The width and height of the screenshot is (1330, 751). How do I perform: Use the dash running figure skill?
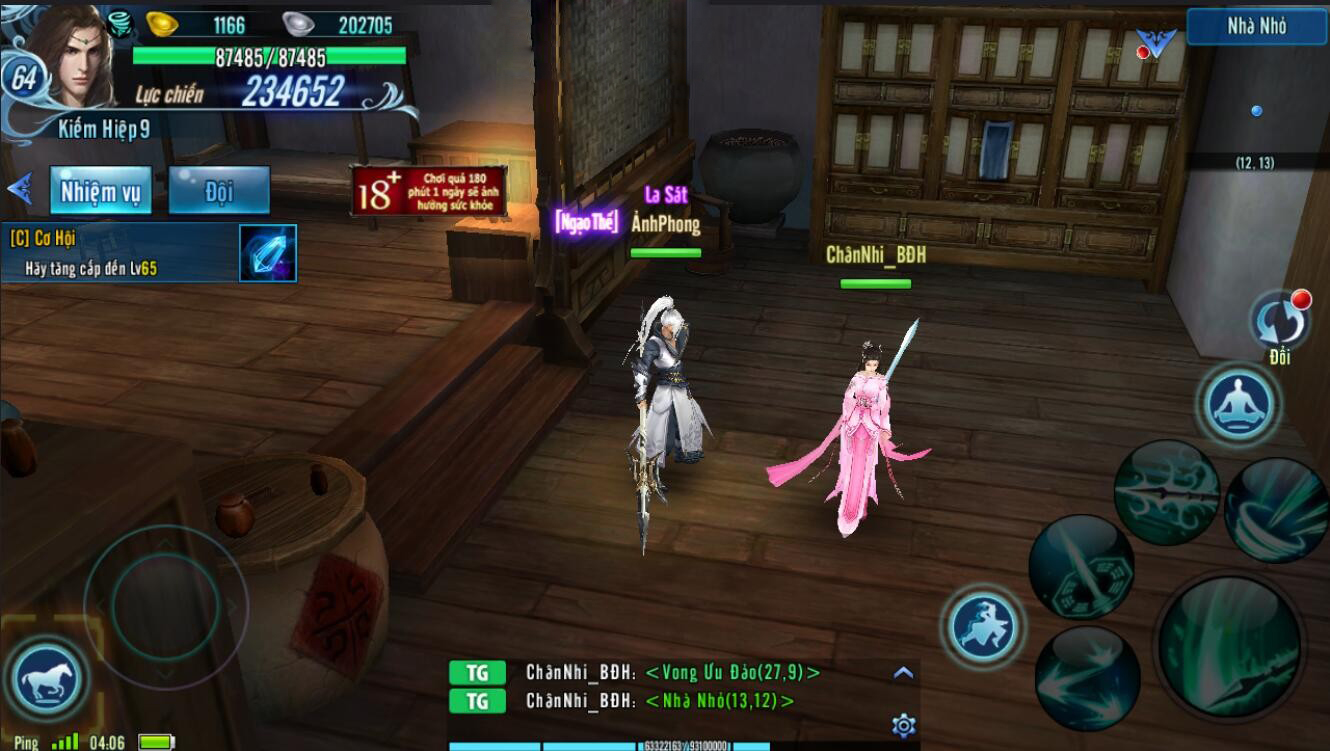pos(982,627)
